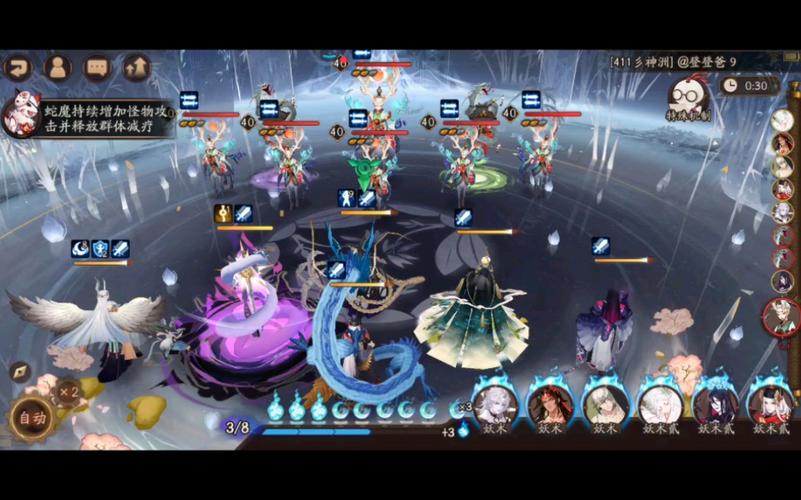Toggle the 自动 auto-battle button
The image size is (801, 500).
30,419
